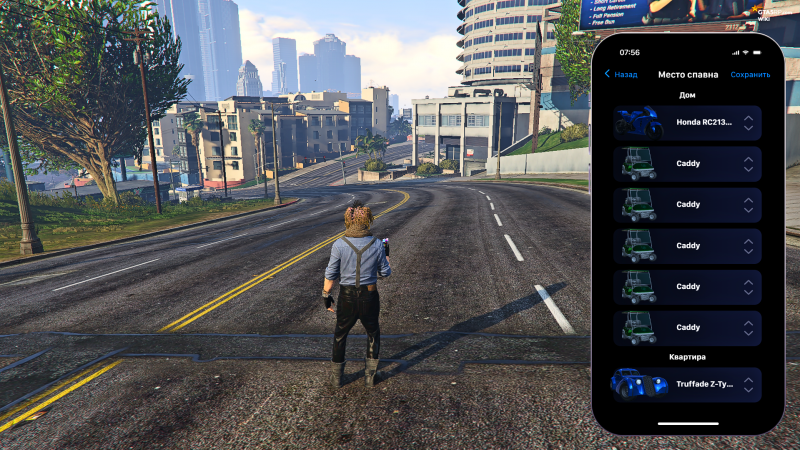
Task: Tap the phone's home indicator bar
Action: coord(687,423)
